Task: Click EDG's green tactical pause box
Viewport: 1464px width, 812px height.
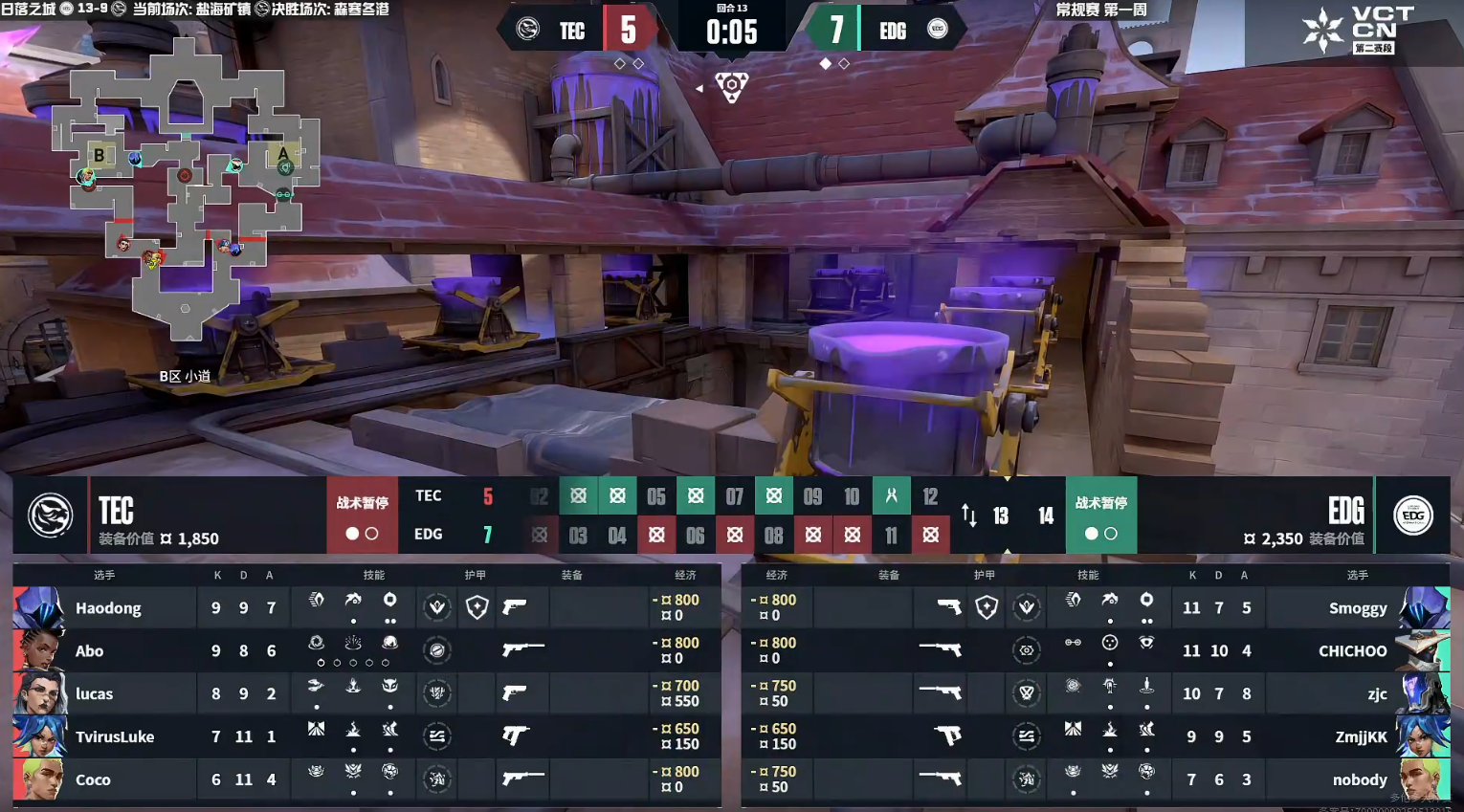Action: [1101, 516]
